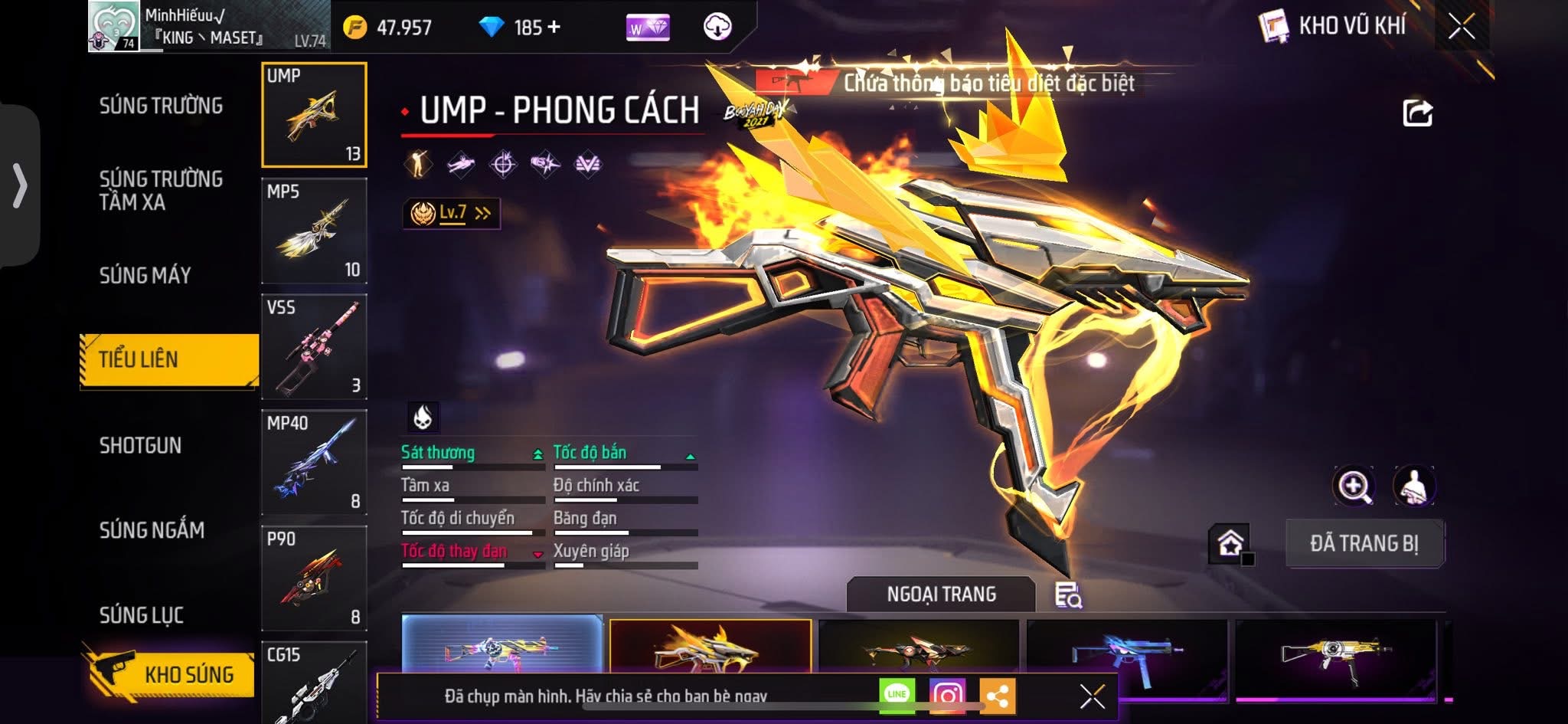Share screenshot via Instagram icon

click(947, 695)
